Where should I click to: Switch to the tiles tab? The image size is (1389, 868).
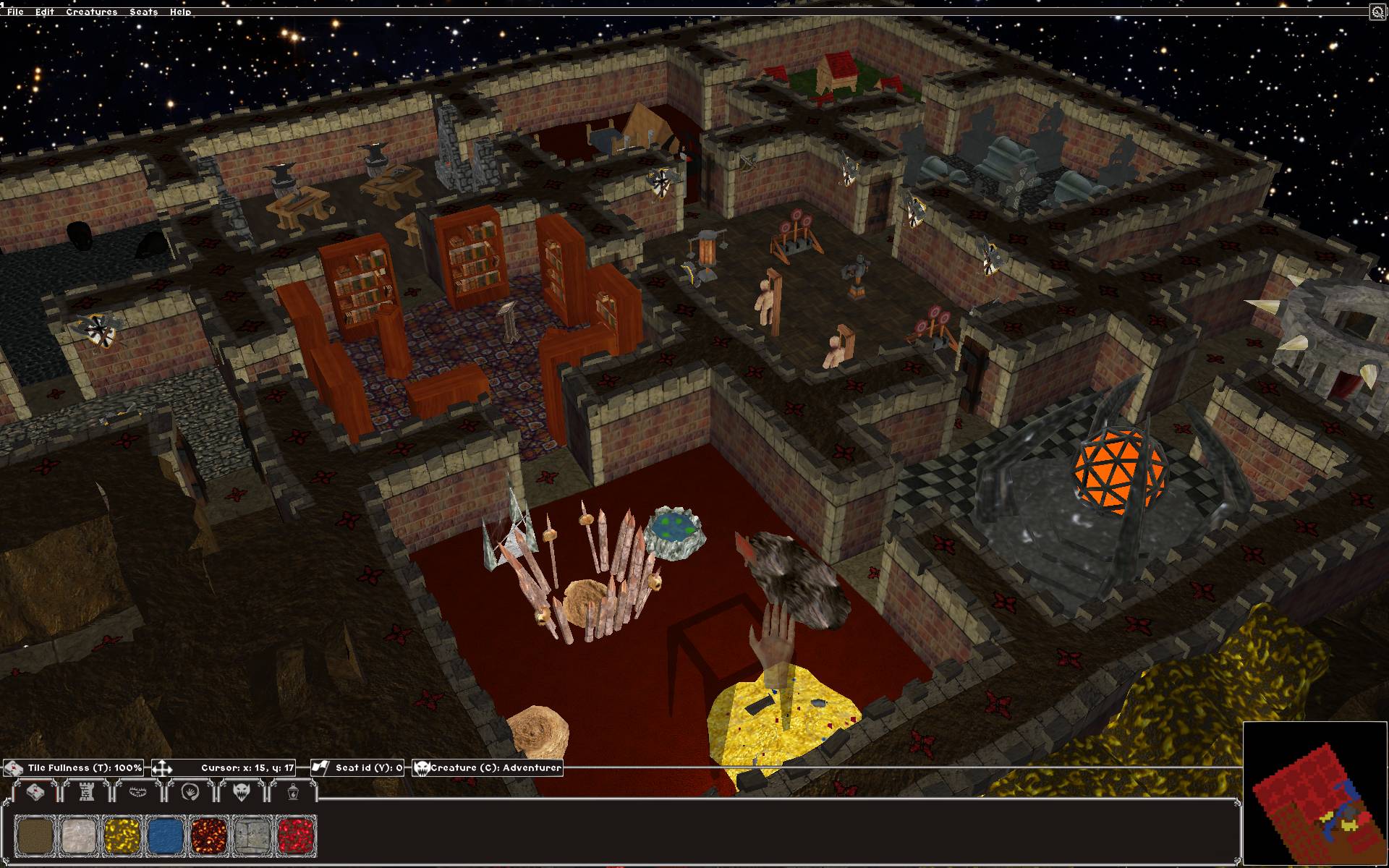coord(35,792)
